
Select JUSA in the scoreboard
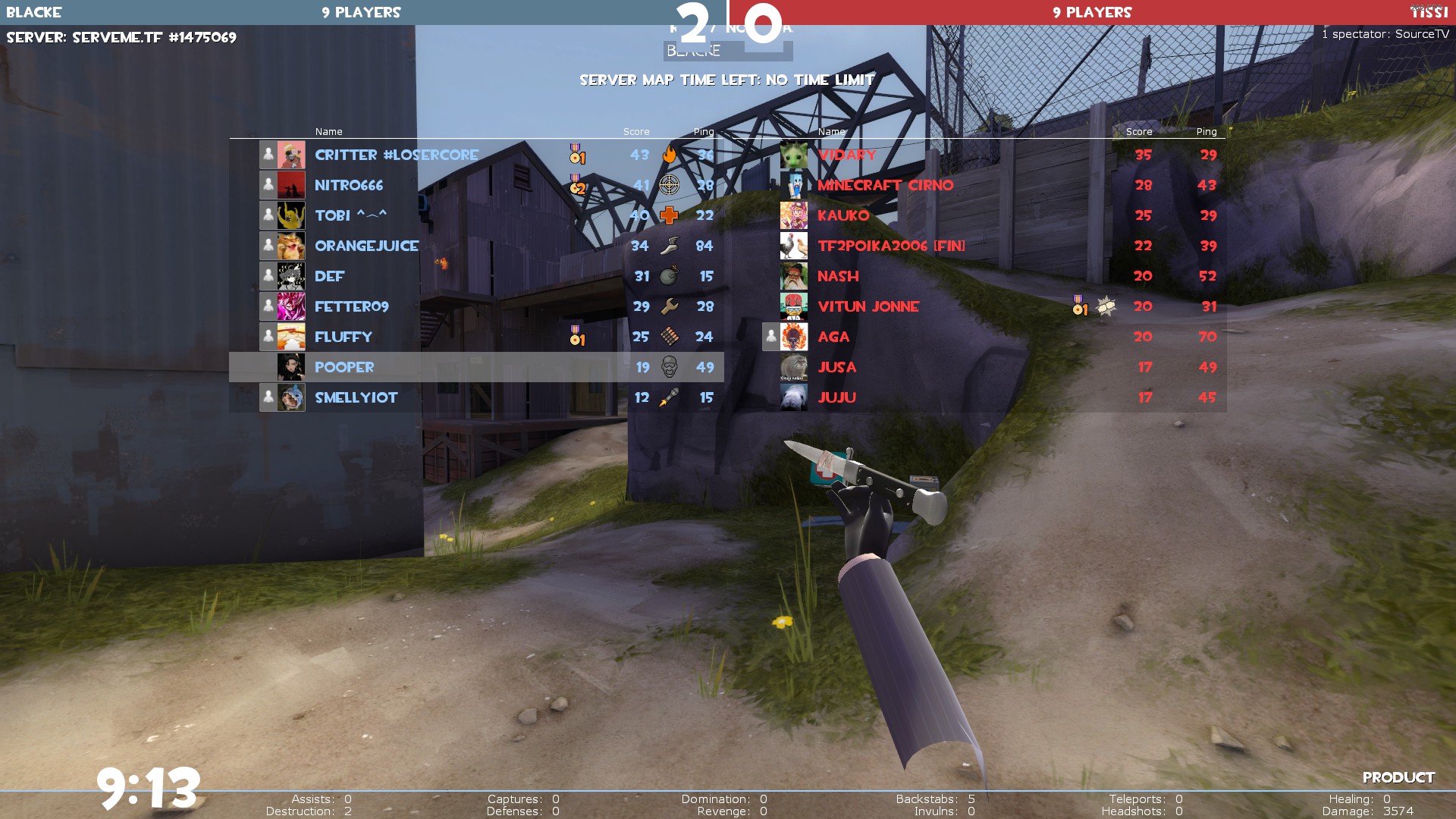pos(836,367)
